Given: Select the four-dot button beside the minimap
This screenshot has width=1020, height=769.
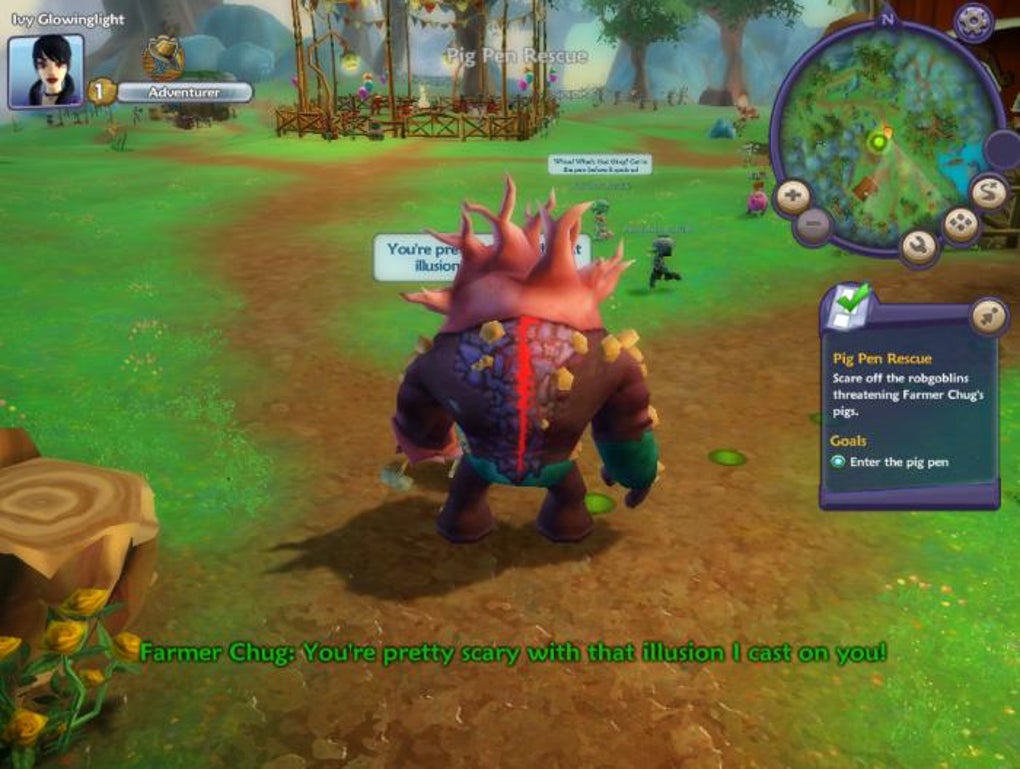Looking at the screenshot, I should click(x=961, y=225).
